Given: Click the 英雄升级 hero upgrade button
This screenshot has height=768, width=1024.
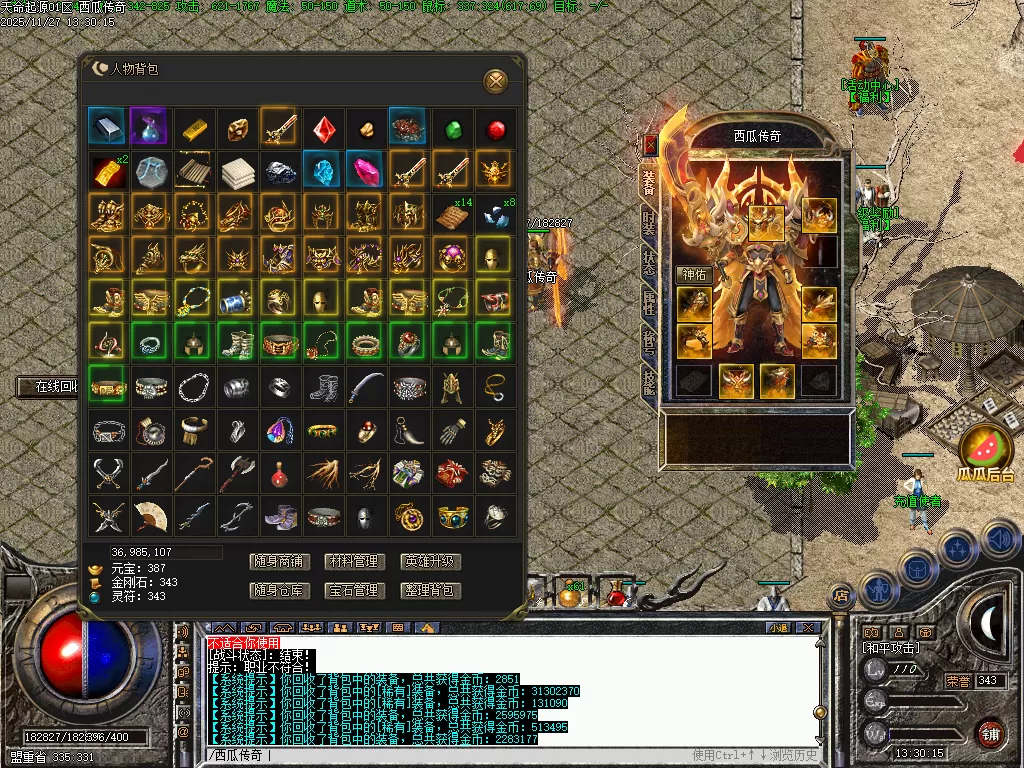Looking at the screenshot, I should (430, 562).
